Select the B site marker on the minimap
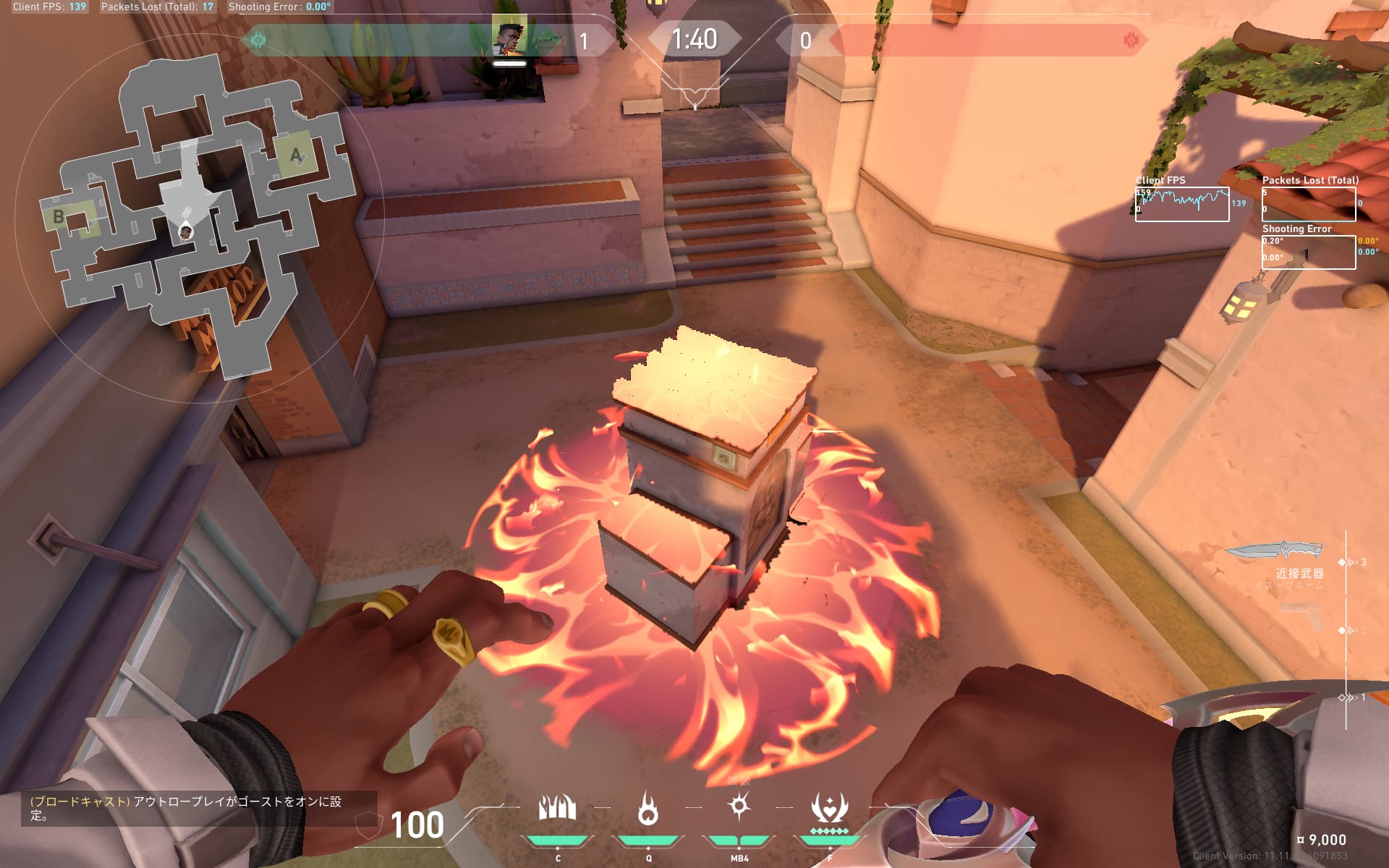 point(59,216)
